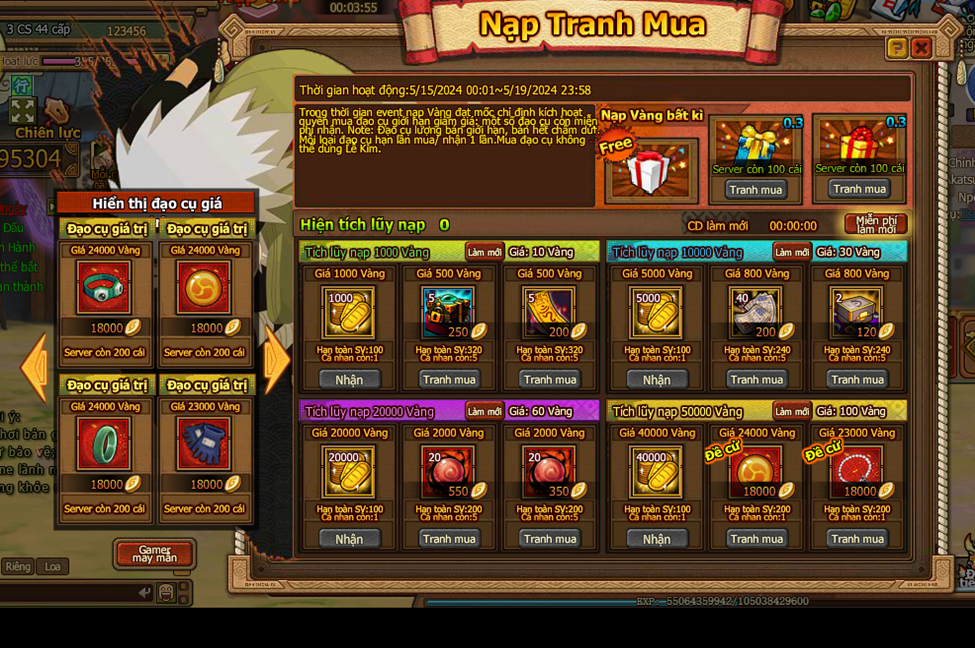Switch to the Riêng chat tab
The height and width of the screenshot is (648, 975).
tap(18, 567)
